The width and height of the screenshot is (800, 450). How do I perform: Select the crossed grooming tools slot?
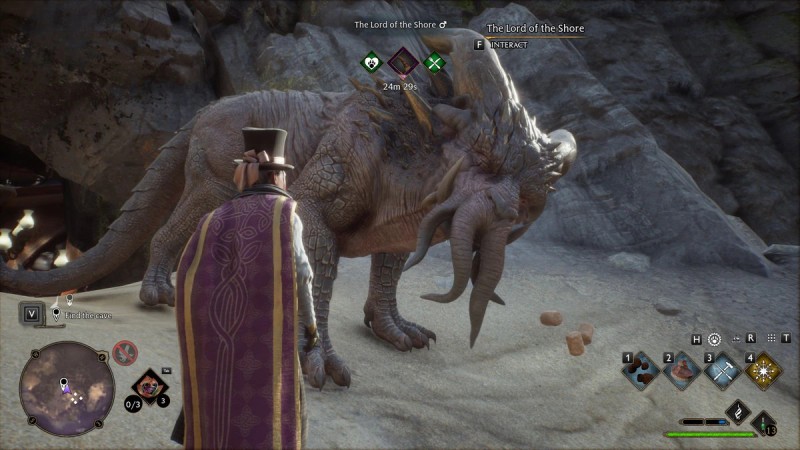point(723,370)
